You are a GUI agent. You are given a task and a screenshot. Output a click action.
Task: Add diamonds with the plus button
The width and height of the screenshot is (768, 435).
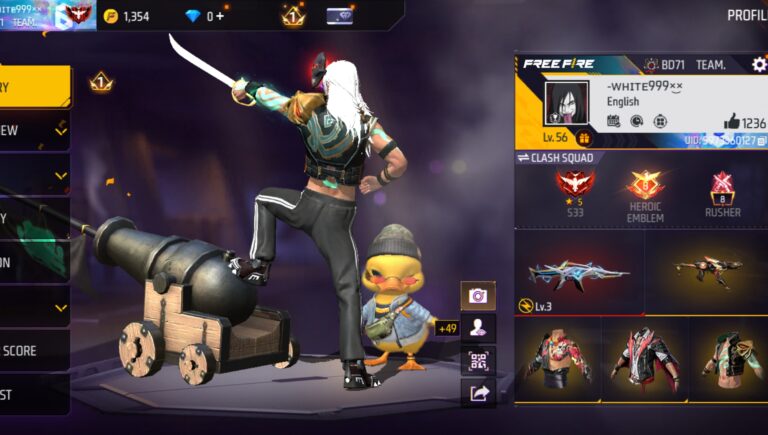pos(220,16)
